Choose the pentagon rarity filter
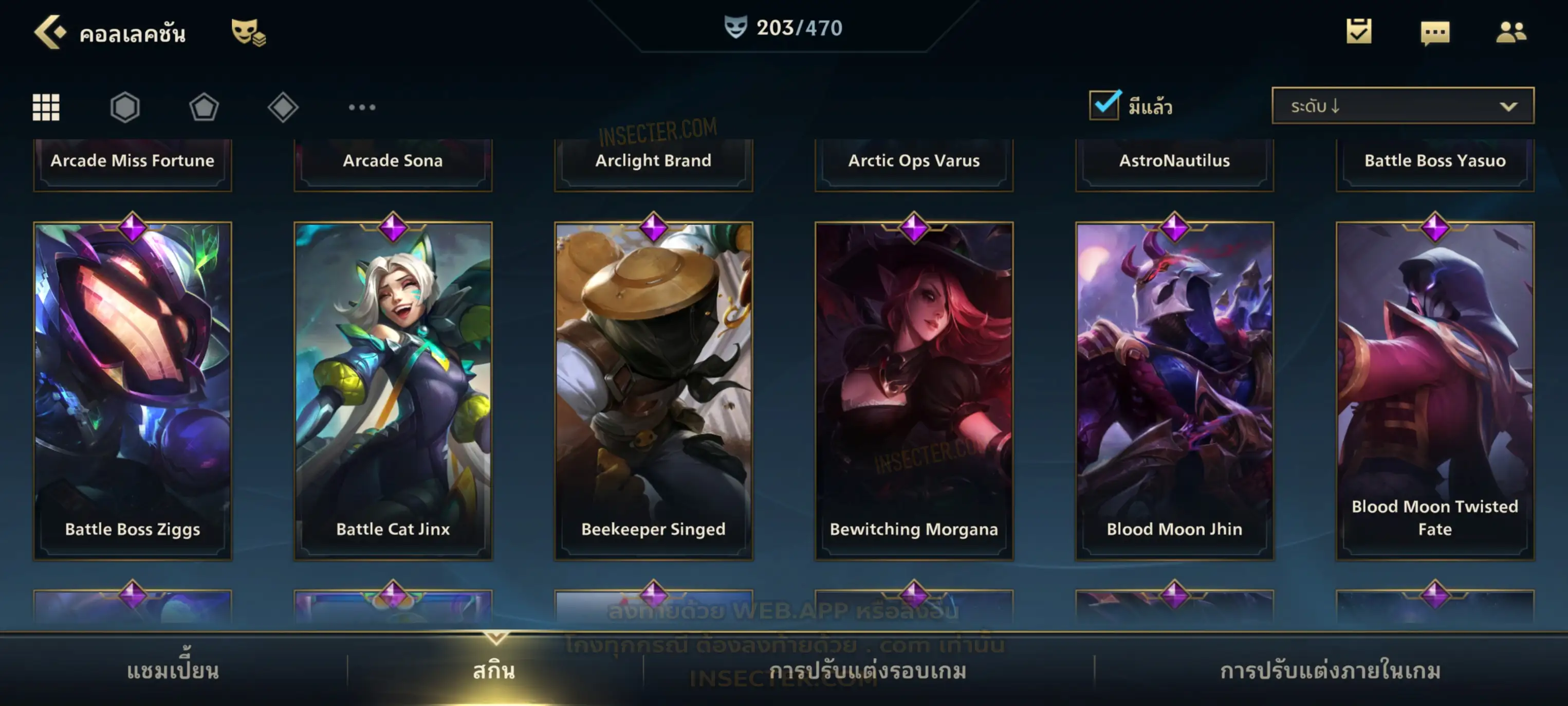The width and height of the screenshot is (1568, 706). pos(204,107)
